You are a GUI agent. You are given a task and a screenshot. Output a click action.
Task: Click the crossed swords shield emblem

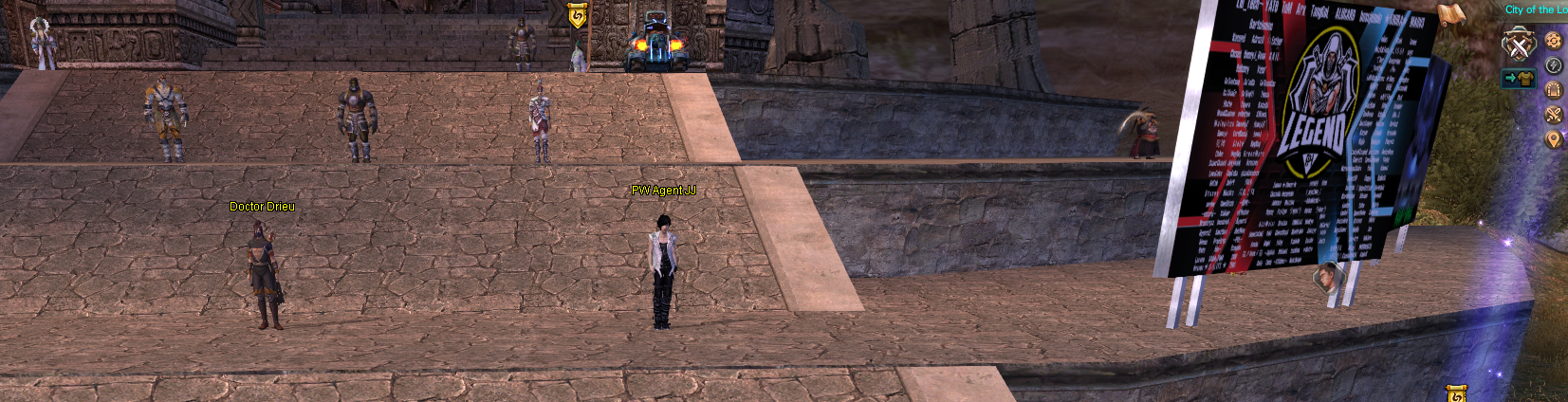[x=1518, y=46]
